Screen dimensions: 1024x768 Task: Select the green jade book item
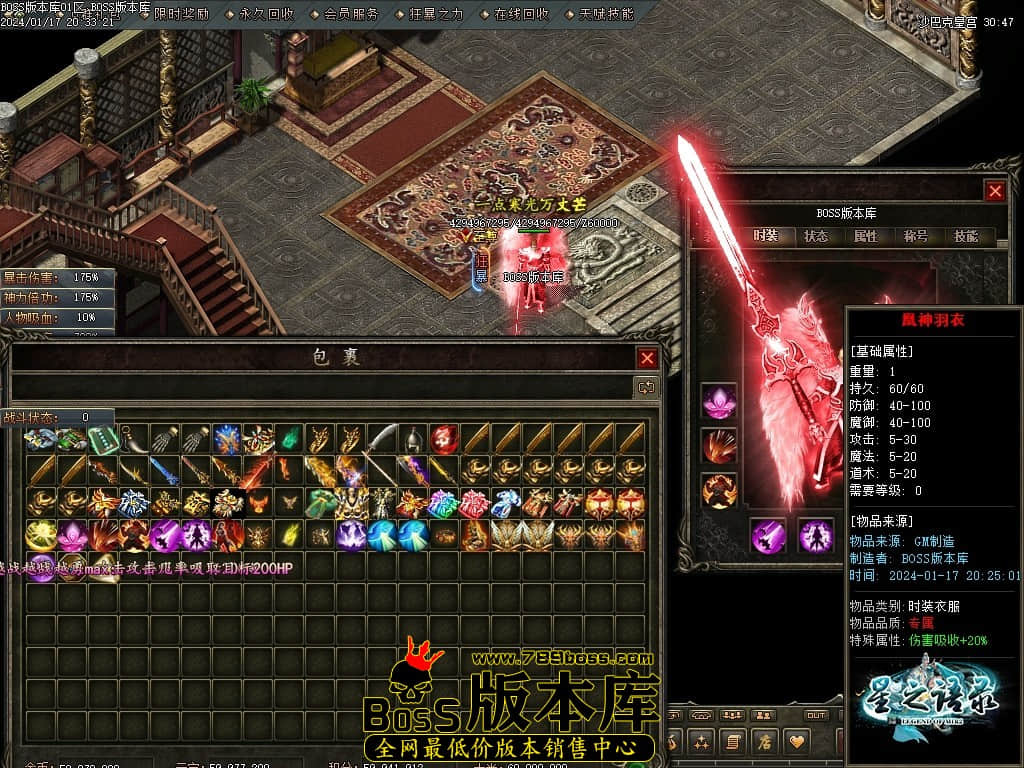103,440
